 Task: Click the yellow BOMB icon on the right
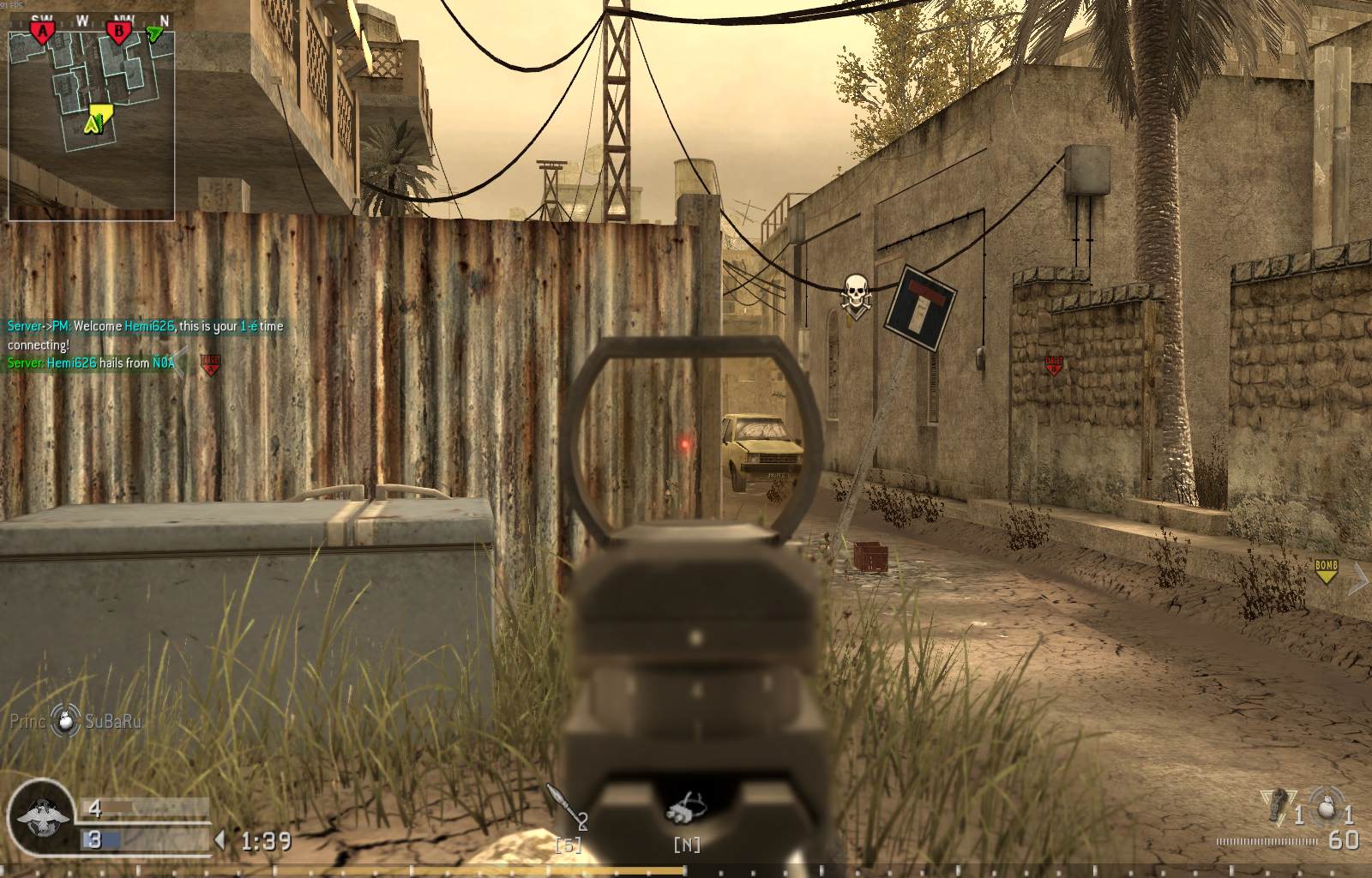click(x=1327, y=566)
